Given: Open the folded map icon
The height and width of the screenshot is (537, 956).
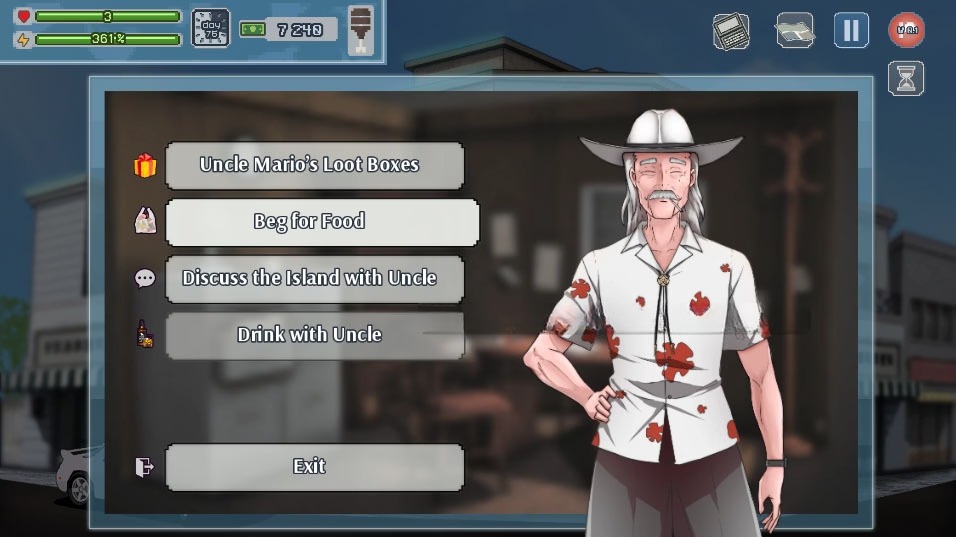Looking at the screenshot, I should click(x=794, y=30).
